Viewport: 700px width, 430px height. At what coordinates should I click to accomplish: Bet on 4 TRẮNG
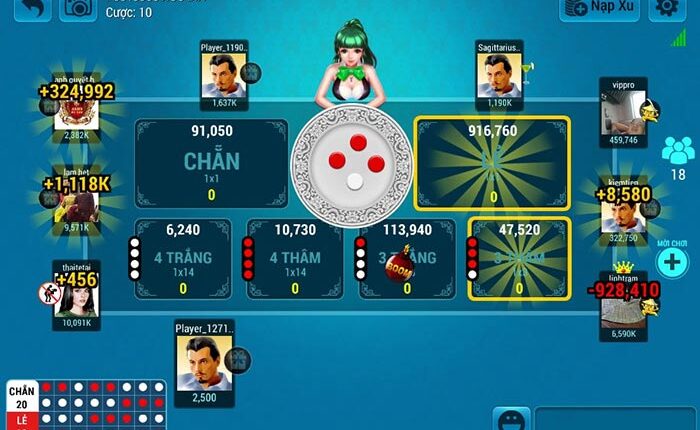[x=182, y=260]
